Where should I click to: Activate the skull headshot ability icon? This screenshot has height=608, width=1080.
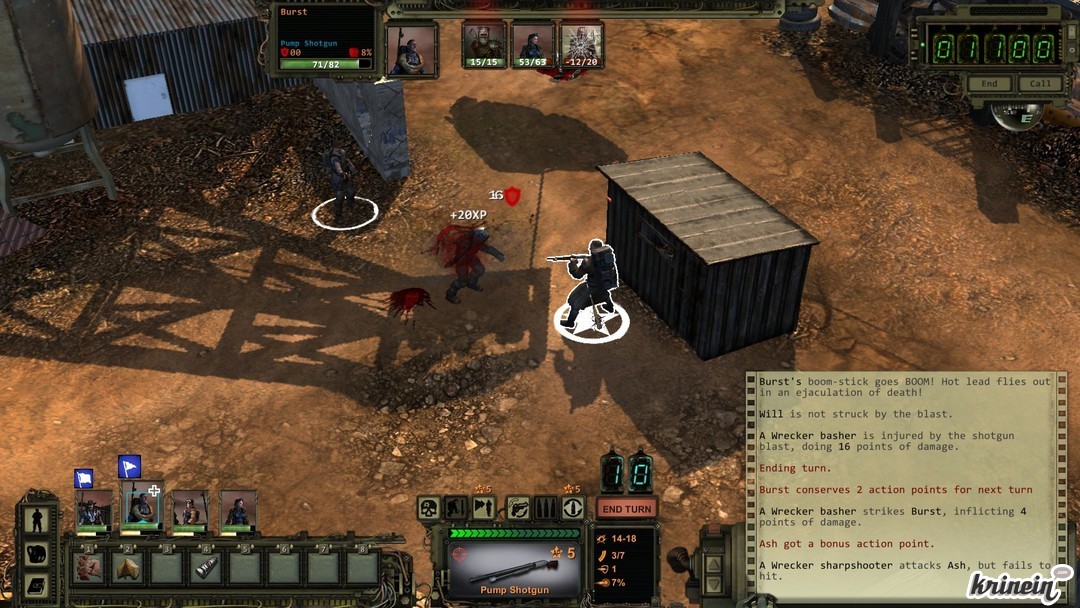(x=428, y=508)
